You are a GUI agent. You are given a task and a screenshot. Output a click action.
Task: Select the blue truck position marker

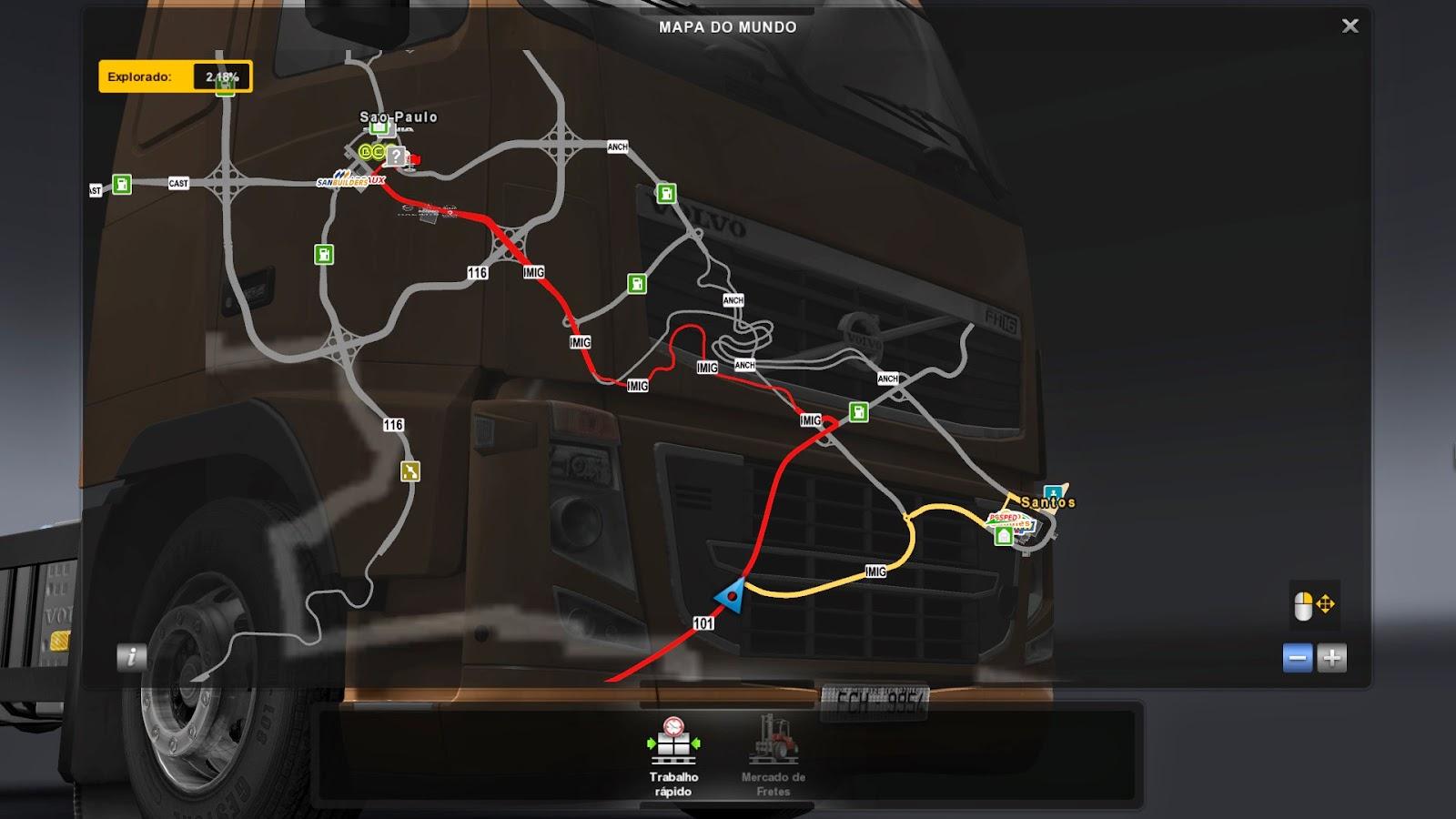click(x=731, y=595)
